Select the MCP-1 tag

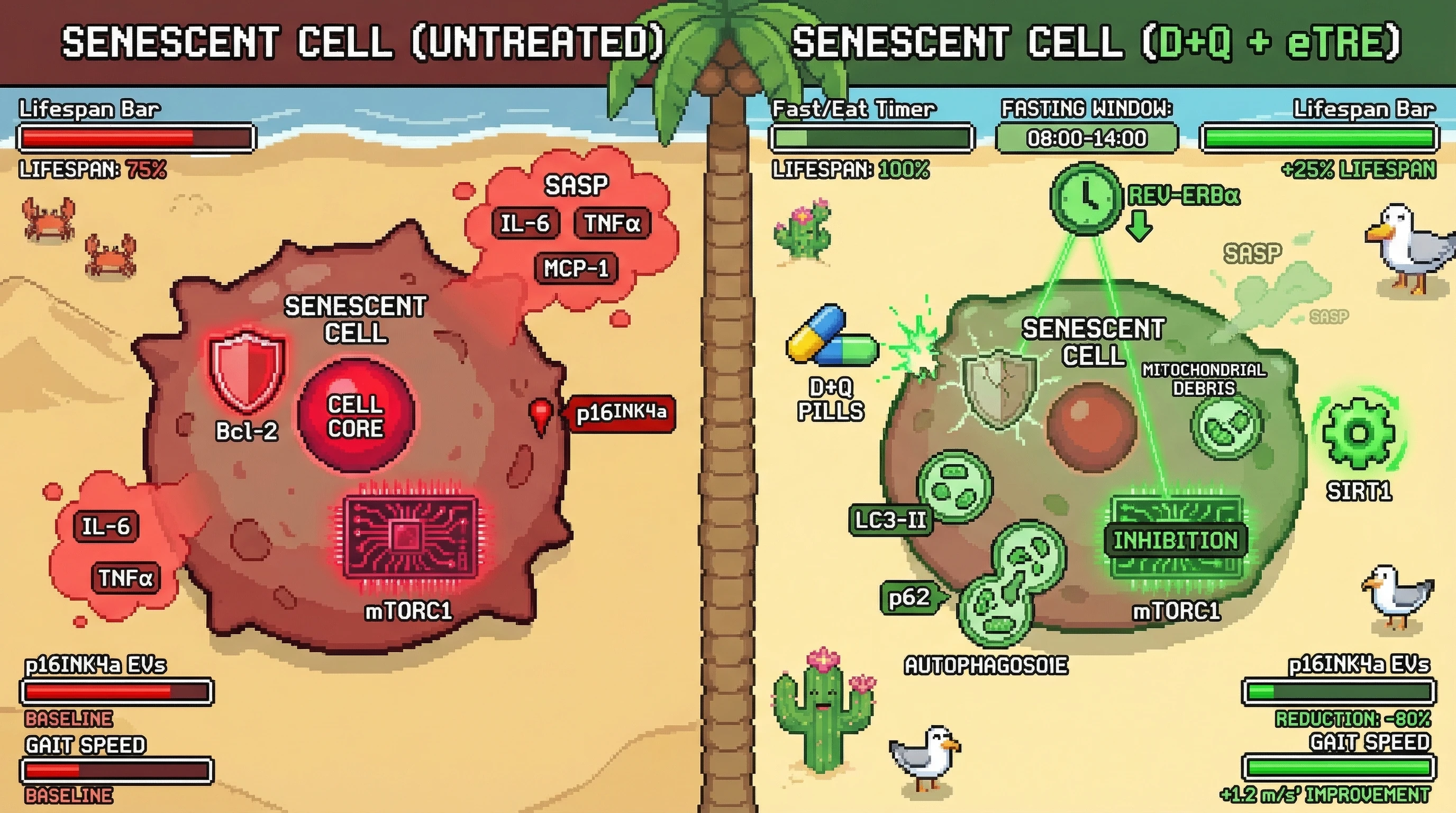pyautogui.click(x=576, y=268)
